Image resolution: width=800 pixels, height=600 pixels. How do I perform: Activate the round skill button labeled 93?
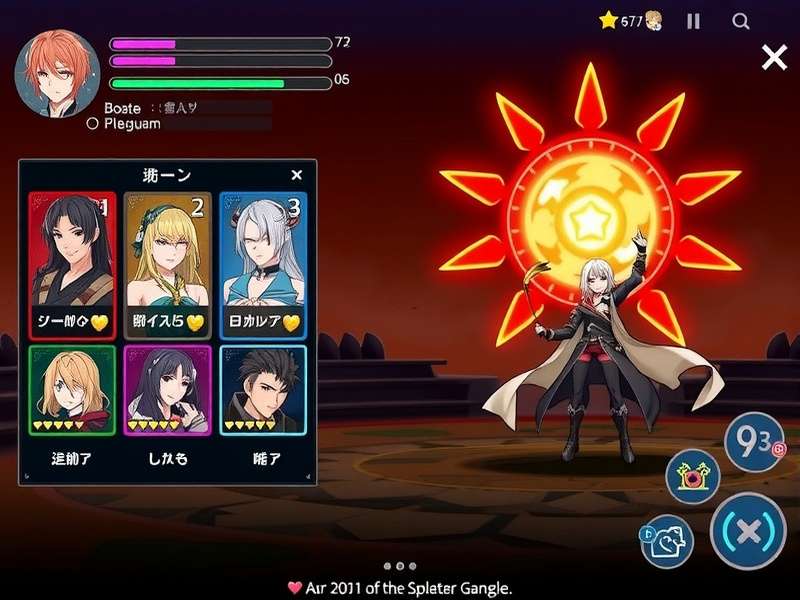pyautogui.click(x=756, y=441)
